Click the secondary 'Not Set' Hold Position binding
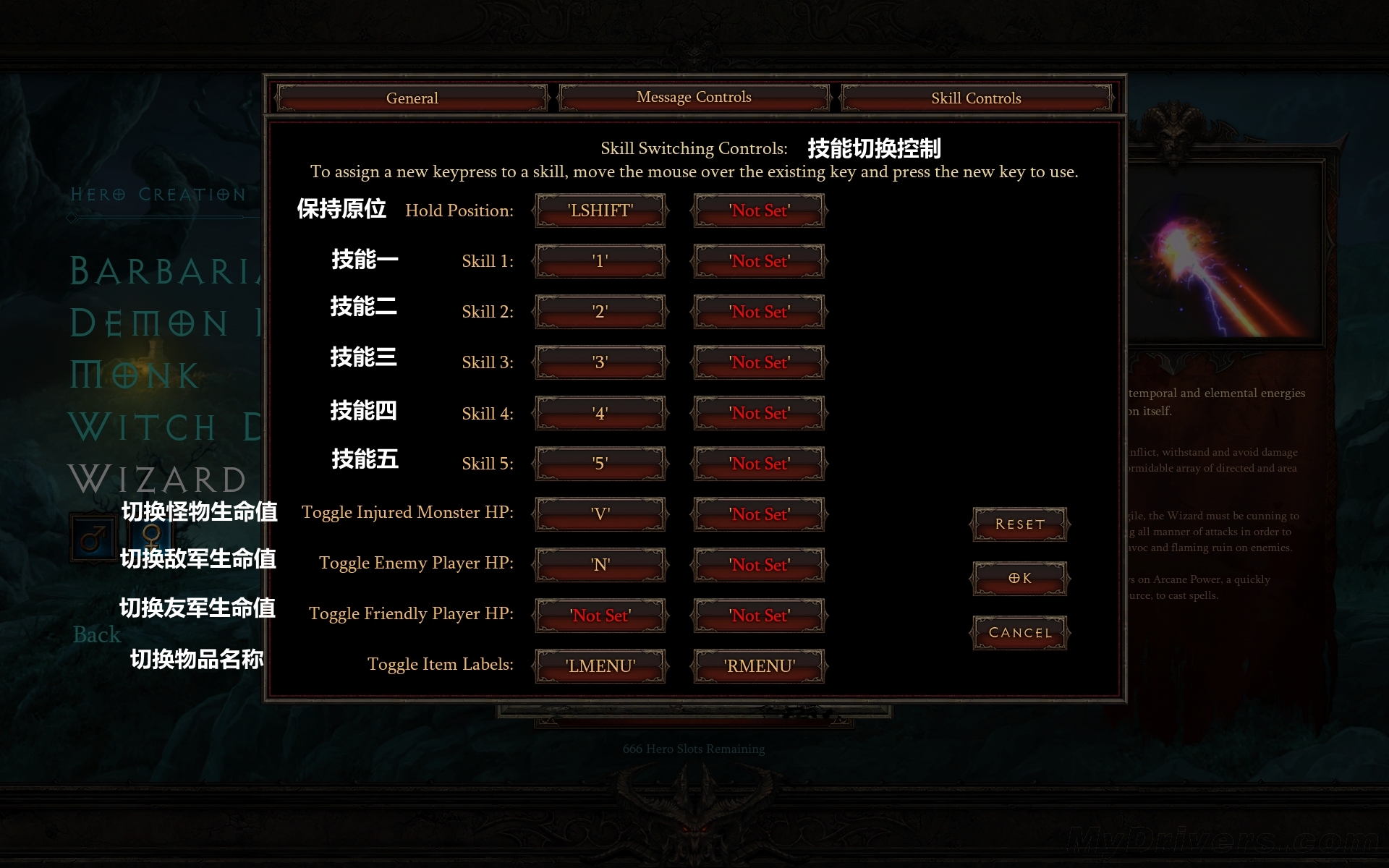 [759, 210]
